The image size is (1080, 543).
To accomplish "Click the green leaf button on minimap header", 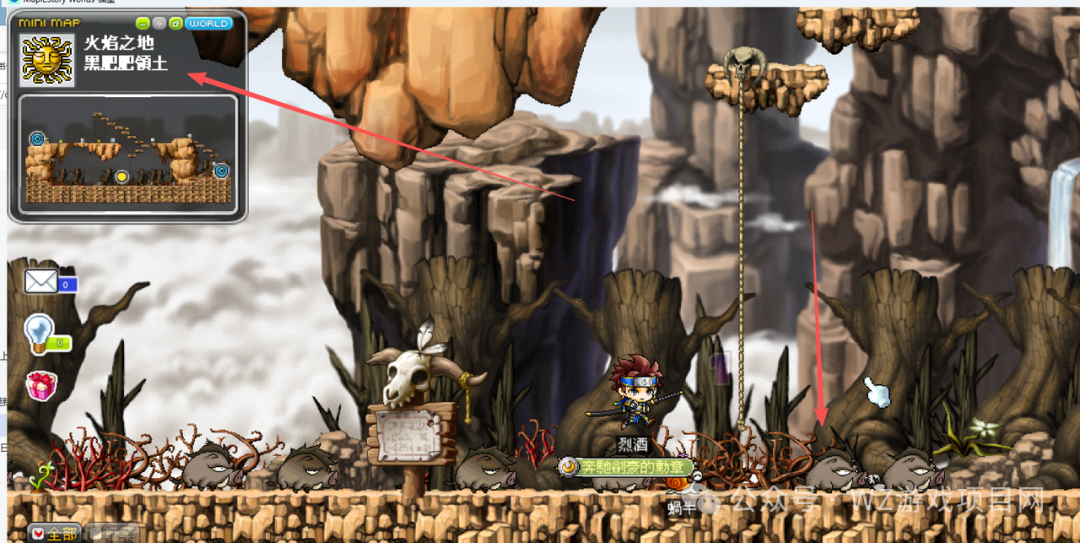I will tap(176, 22).
